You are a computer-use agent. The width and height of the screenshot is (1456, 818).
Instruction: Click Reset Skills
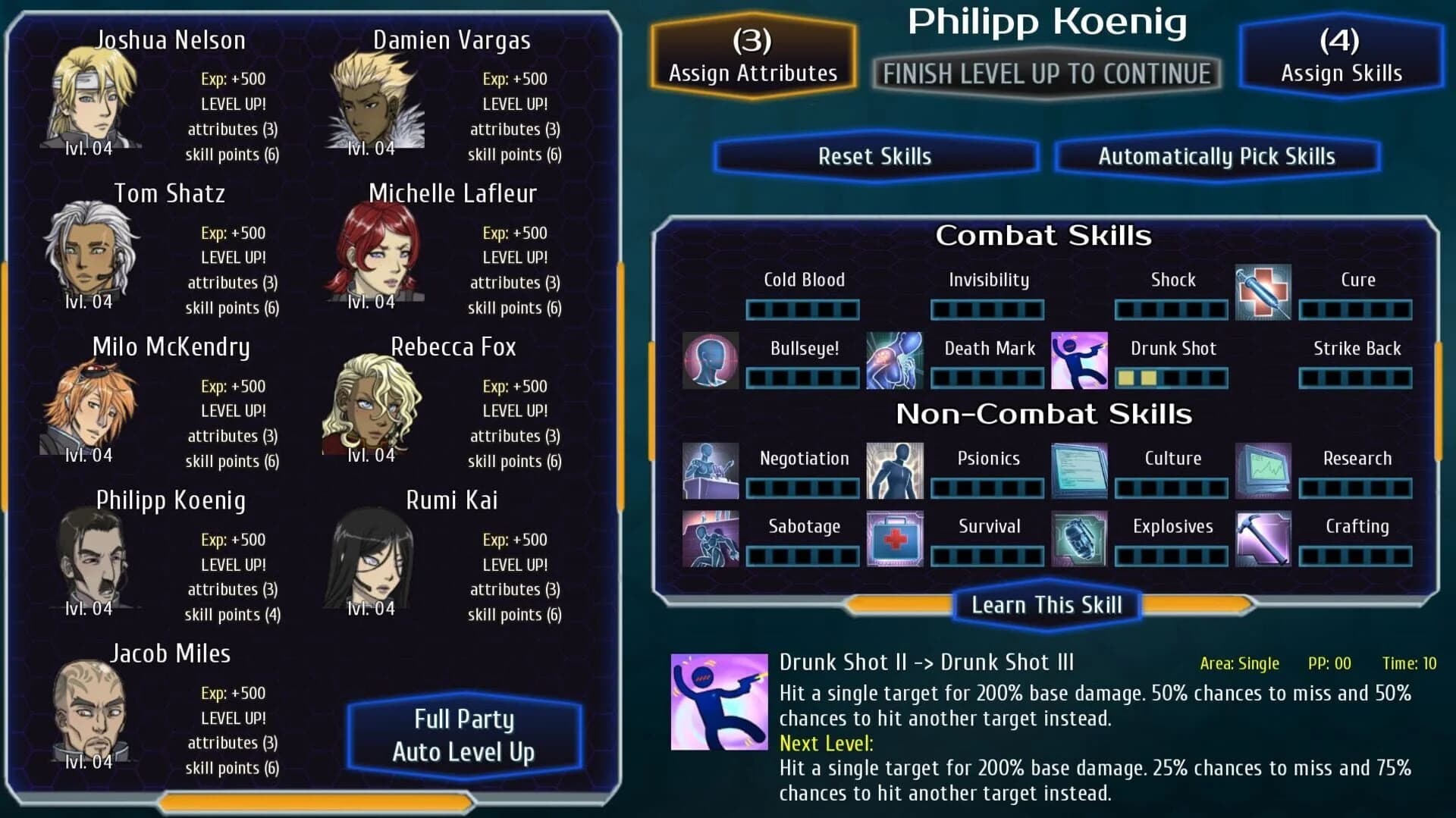point(875,156)
